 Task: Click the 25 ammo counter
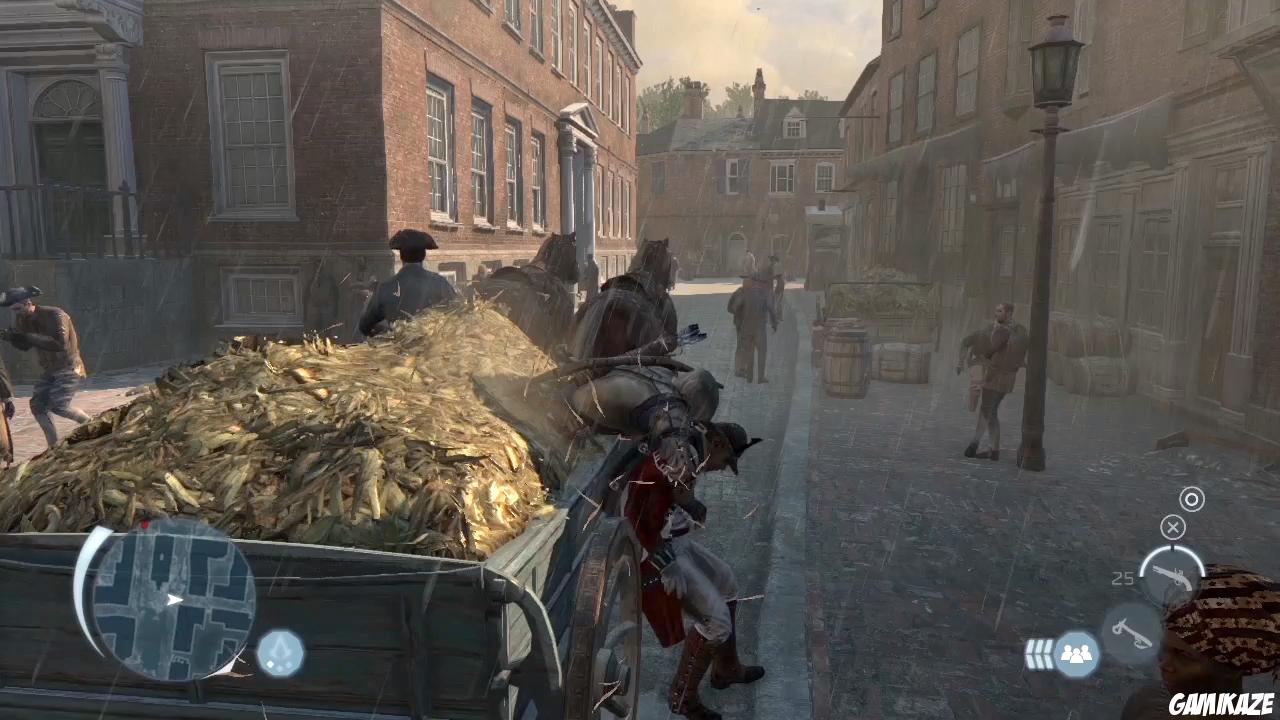pos(1123,578)
